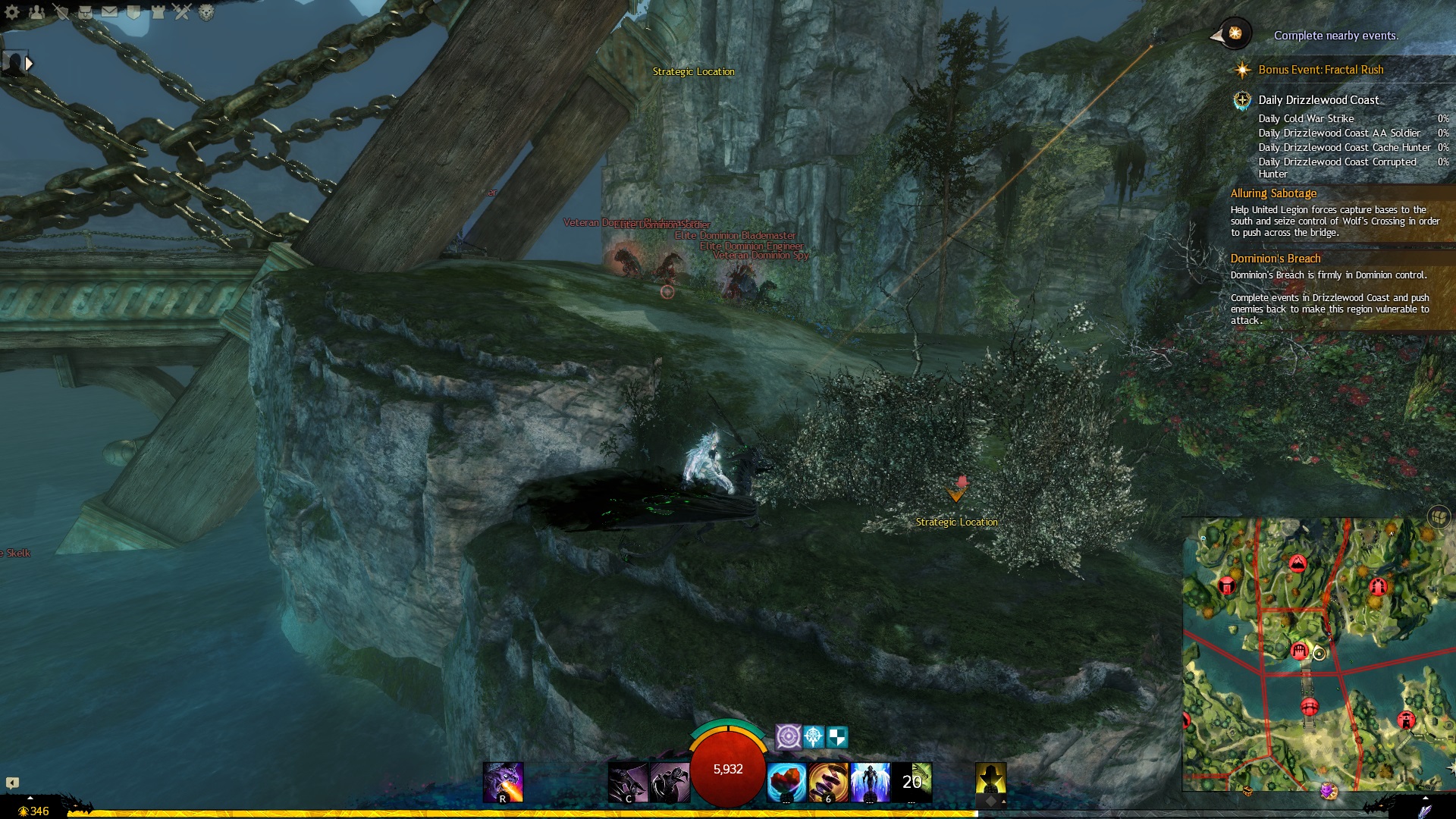The image size is (1456, 819).
Task: Expand the party portrait arrow
Action: (29, 64)
